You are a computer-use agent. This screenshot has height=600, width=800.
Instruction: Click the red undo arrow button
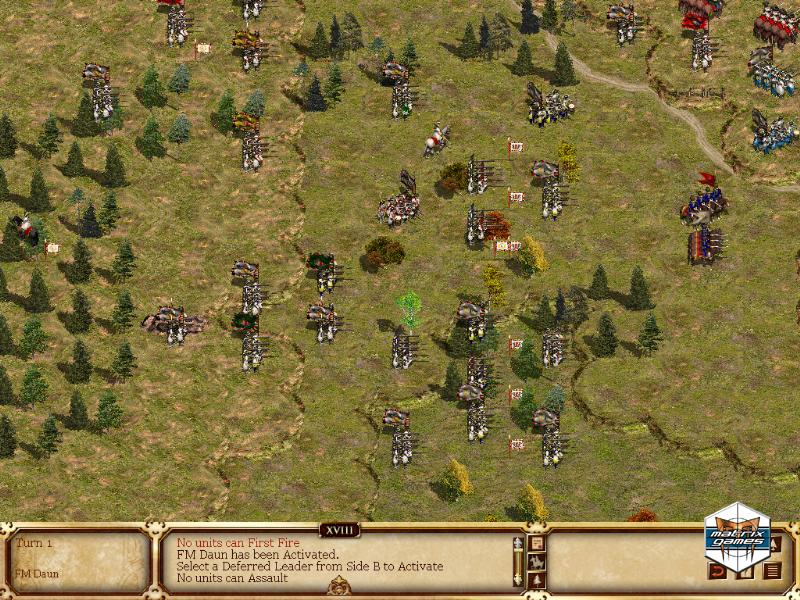pos(717,571)
